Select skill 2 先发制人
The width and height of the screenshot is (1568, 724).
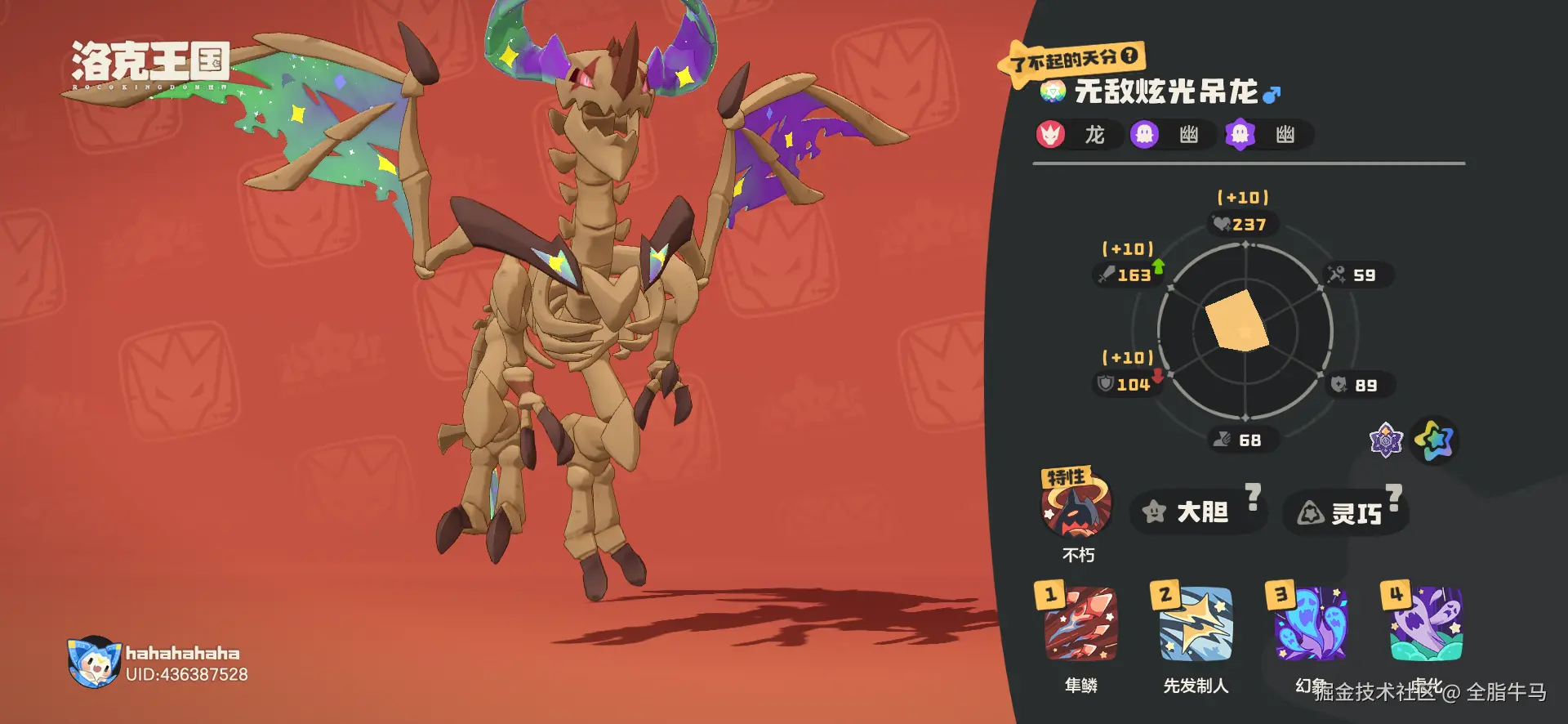pyautogui.click(x=1196, y=624)
